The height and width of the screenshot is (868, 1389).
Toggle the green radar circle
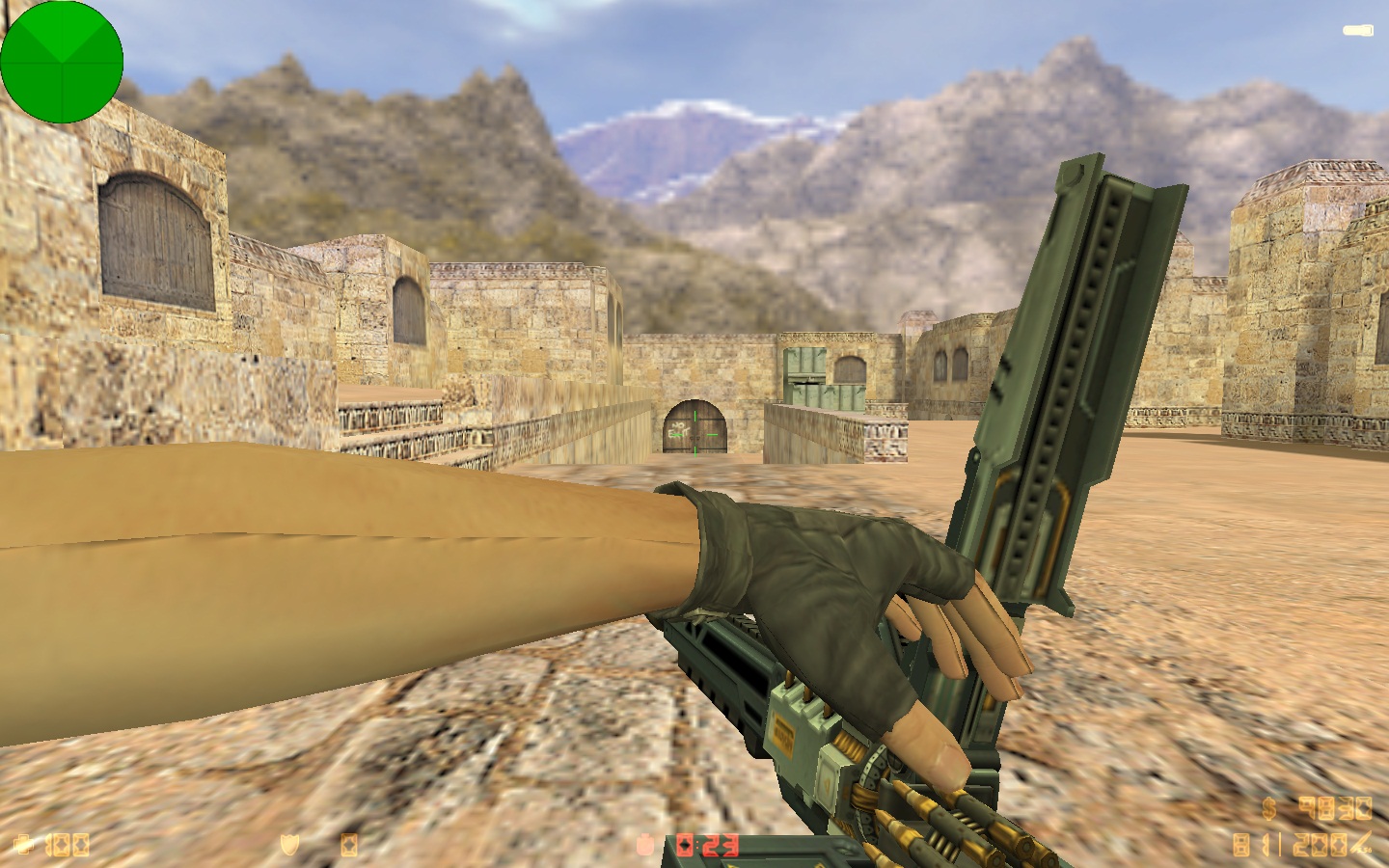pyautogui.click(x=65, y=62)
